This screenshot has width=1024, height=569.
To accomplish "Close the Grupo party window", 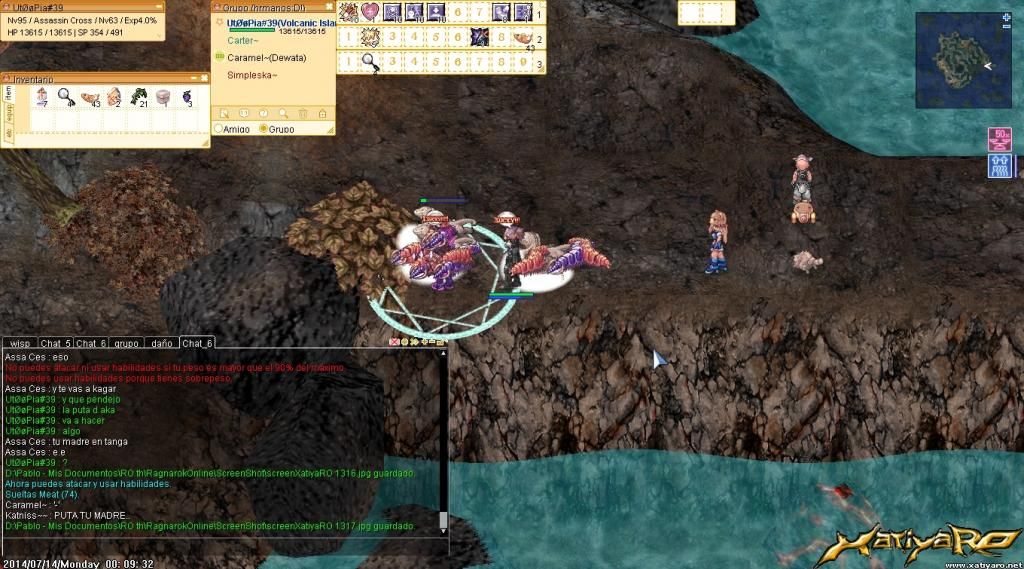I will click(330, 6).
